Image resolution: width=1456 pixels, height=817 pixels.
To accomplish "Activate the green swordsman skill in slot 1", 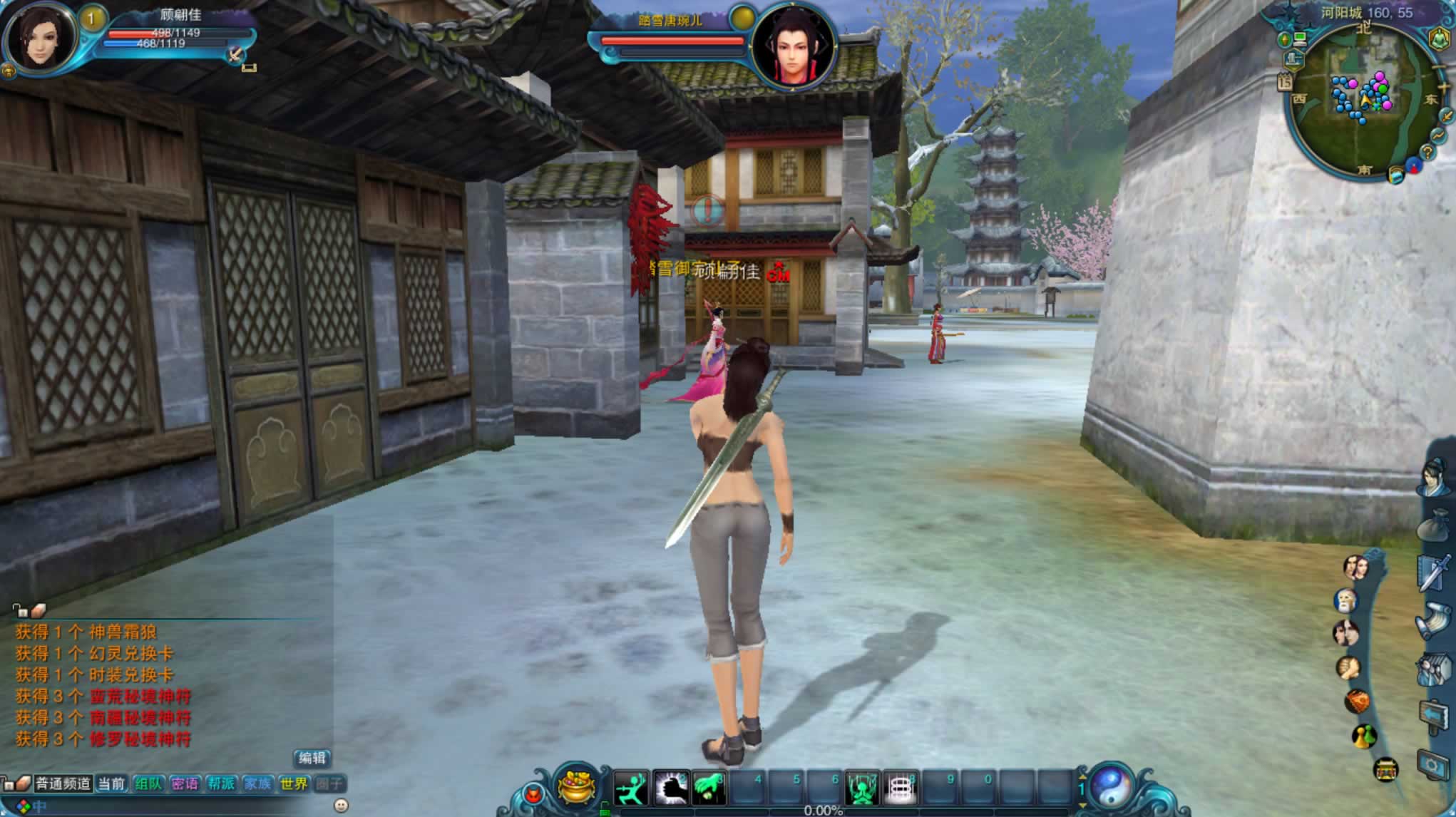I will click(631, 788).
